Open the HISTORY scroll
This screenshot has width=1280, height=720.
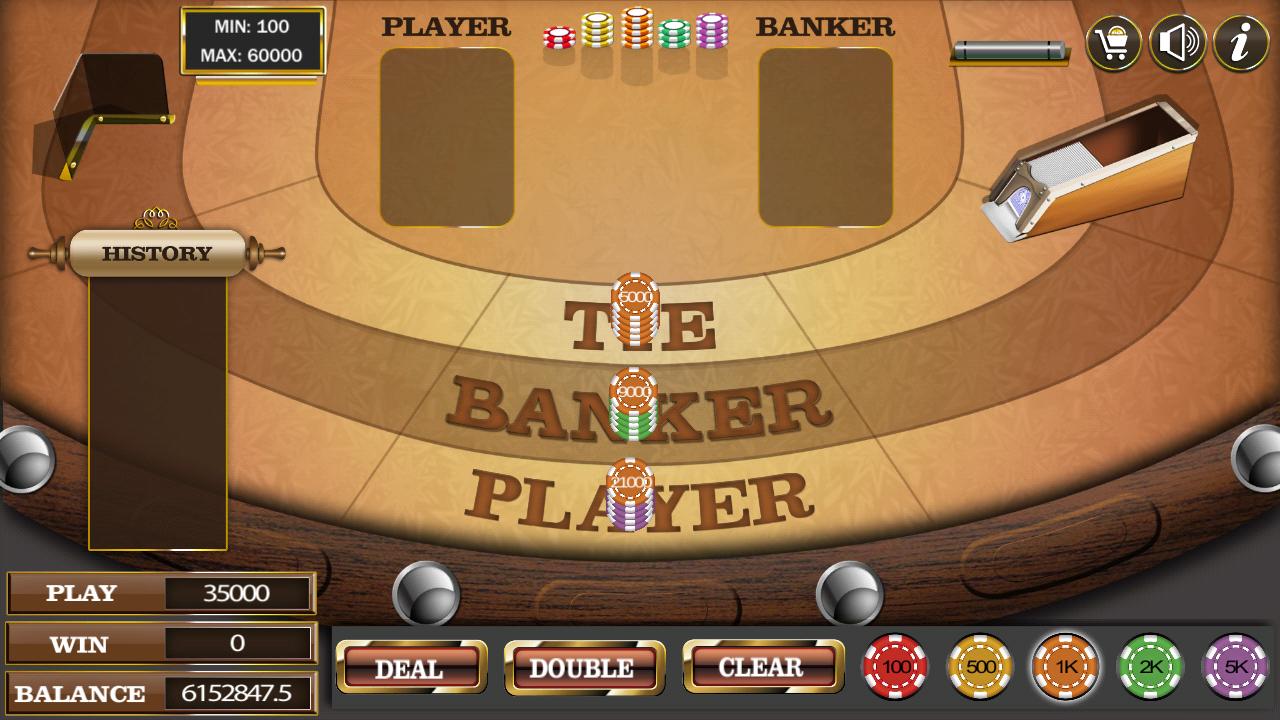pos(155,251)
